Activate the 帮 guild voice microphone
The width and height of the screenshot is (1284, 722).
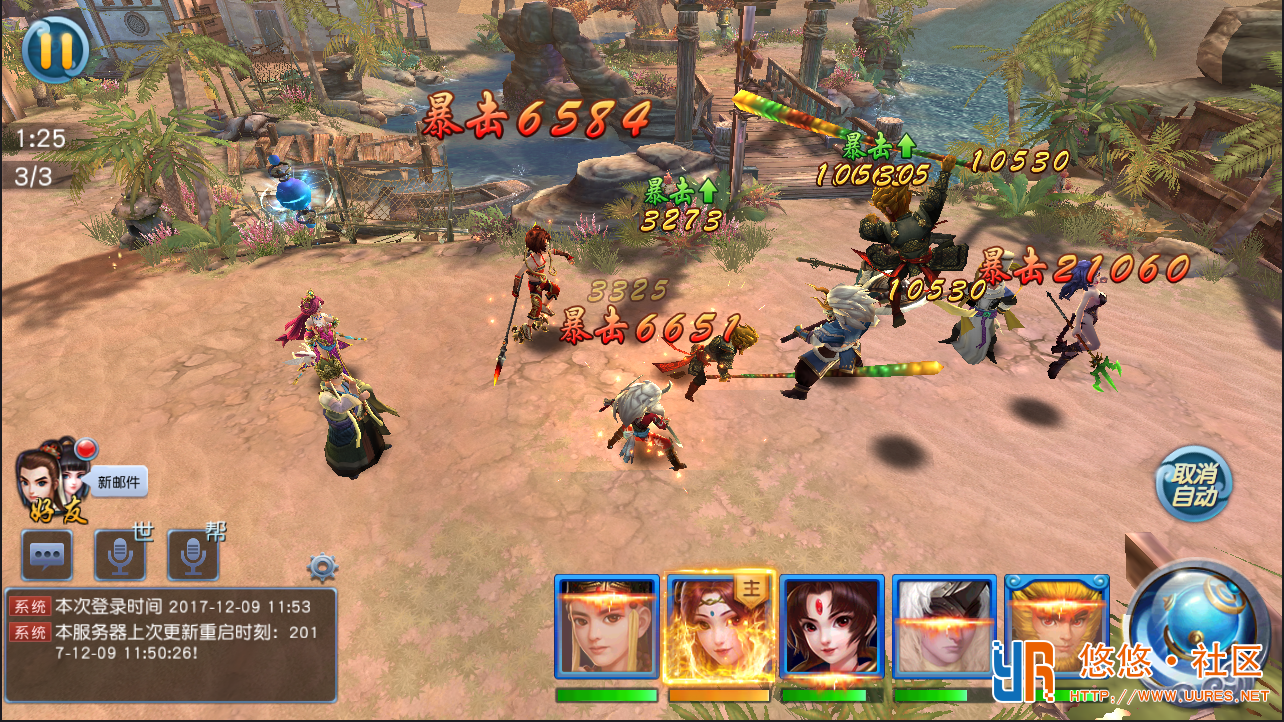[192, 556]
